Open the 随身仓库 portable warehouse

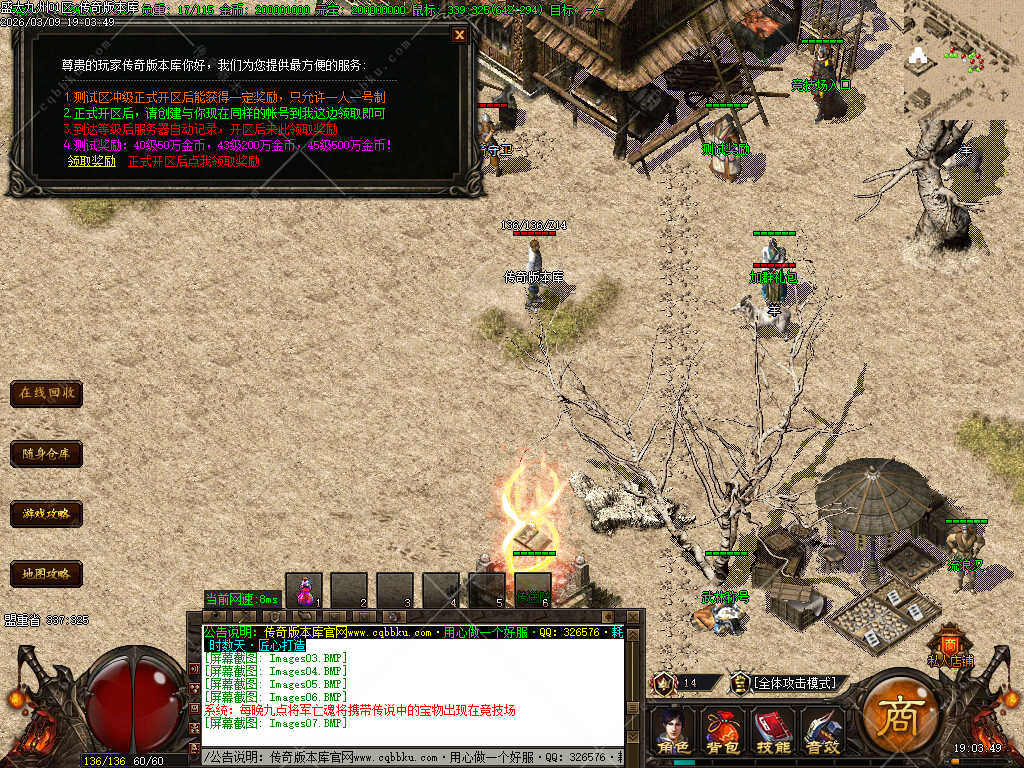click(x=46, y=454)
